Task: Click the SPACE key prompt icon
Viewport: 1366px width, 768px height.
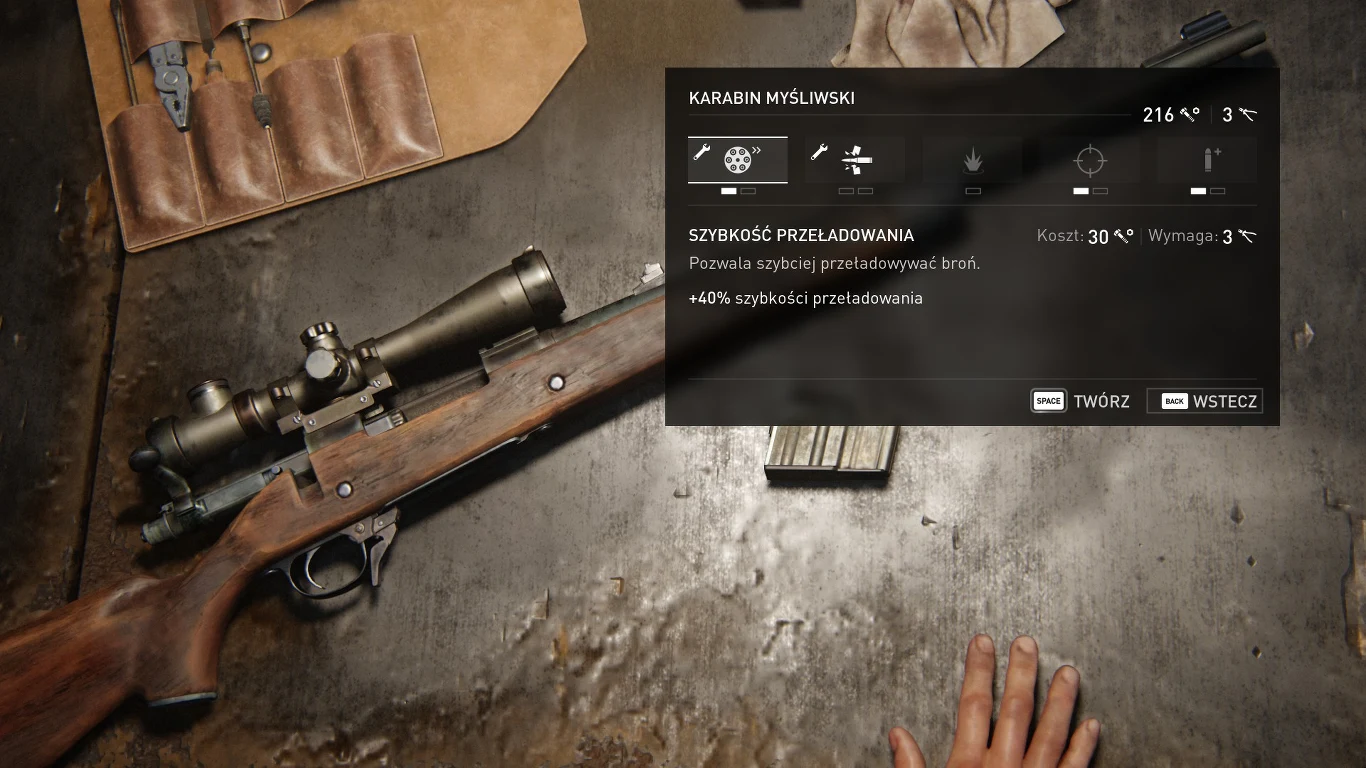Action: click(1048, 400)
